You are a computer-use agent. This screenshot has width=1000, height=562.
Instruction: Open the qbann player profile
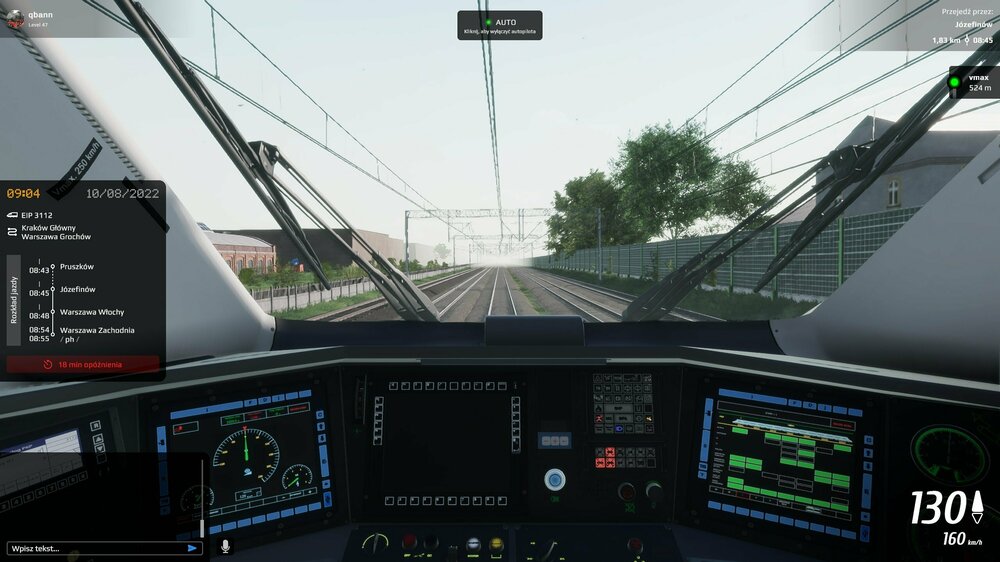[x=30, y=18]
